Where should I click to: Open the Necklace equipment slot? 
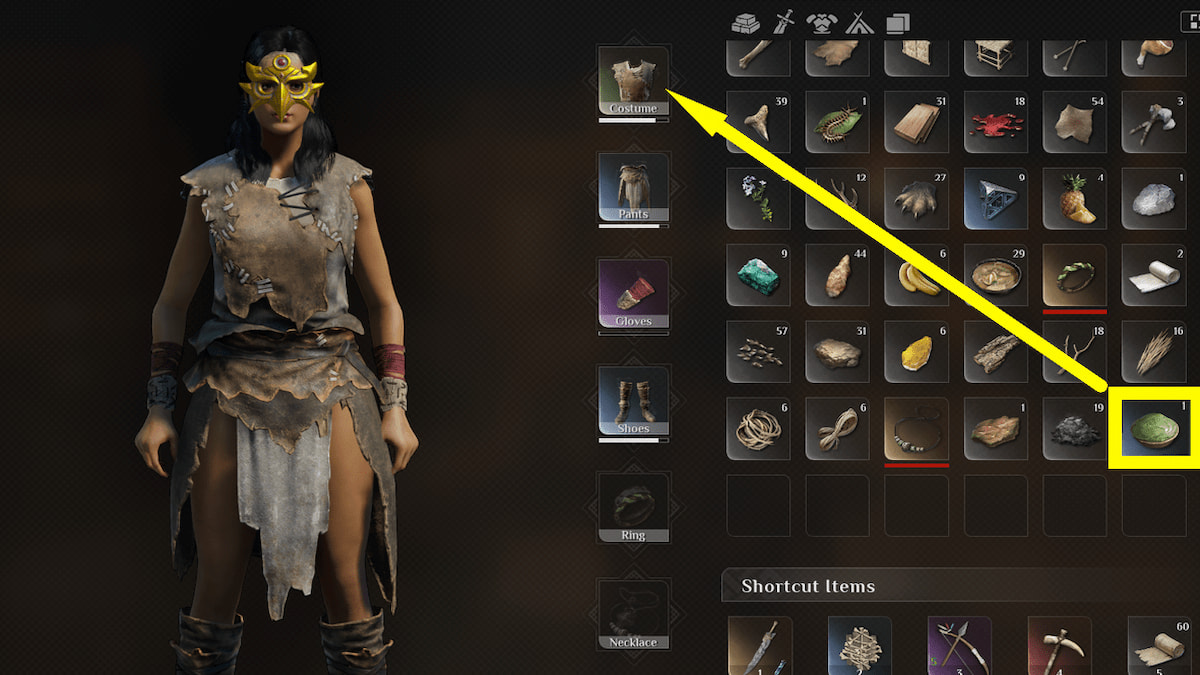tap(633, 613)
